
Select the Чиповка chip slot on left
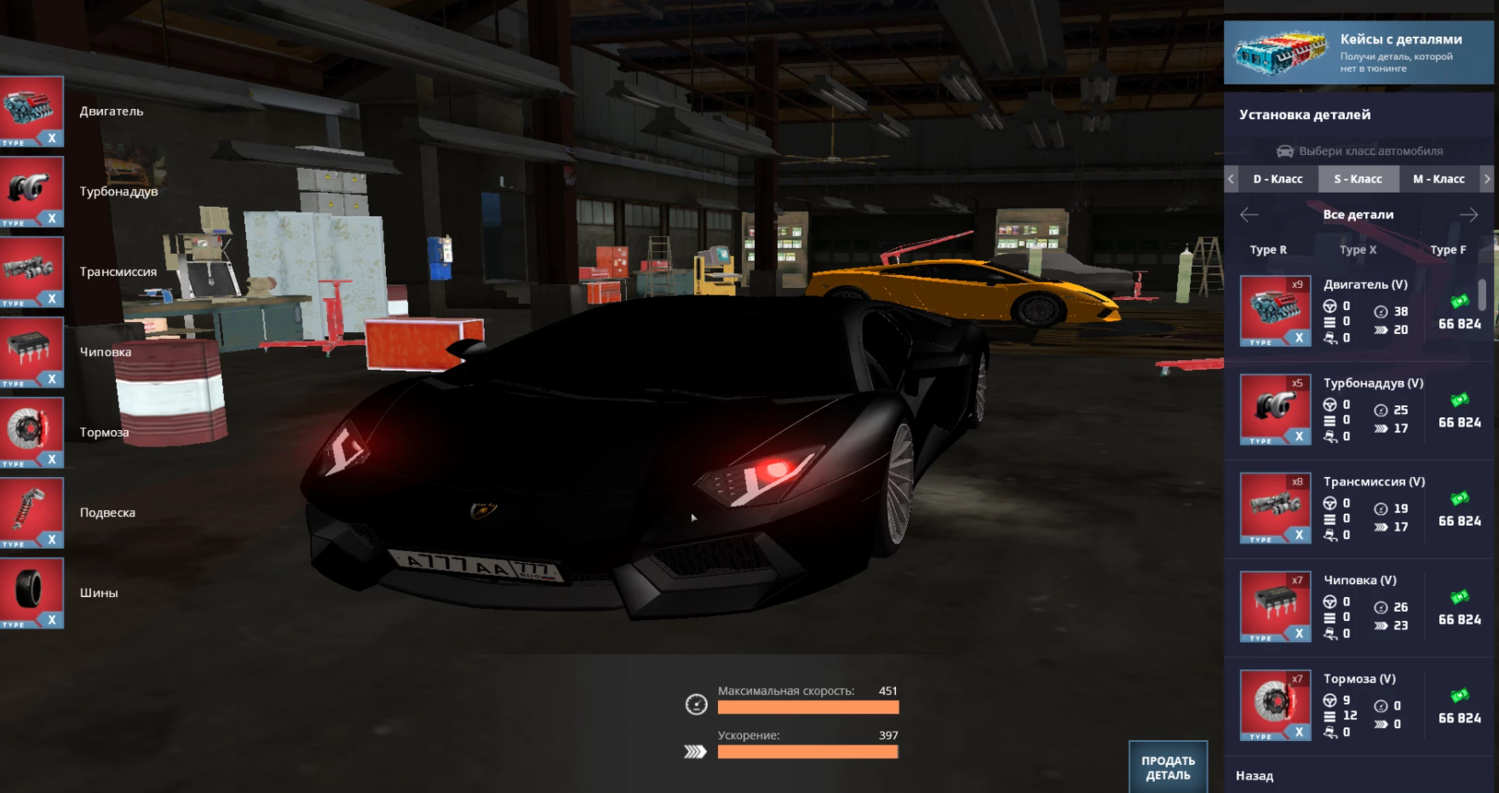[33, 352]
